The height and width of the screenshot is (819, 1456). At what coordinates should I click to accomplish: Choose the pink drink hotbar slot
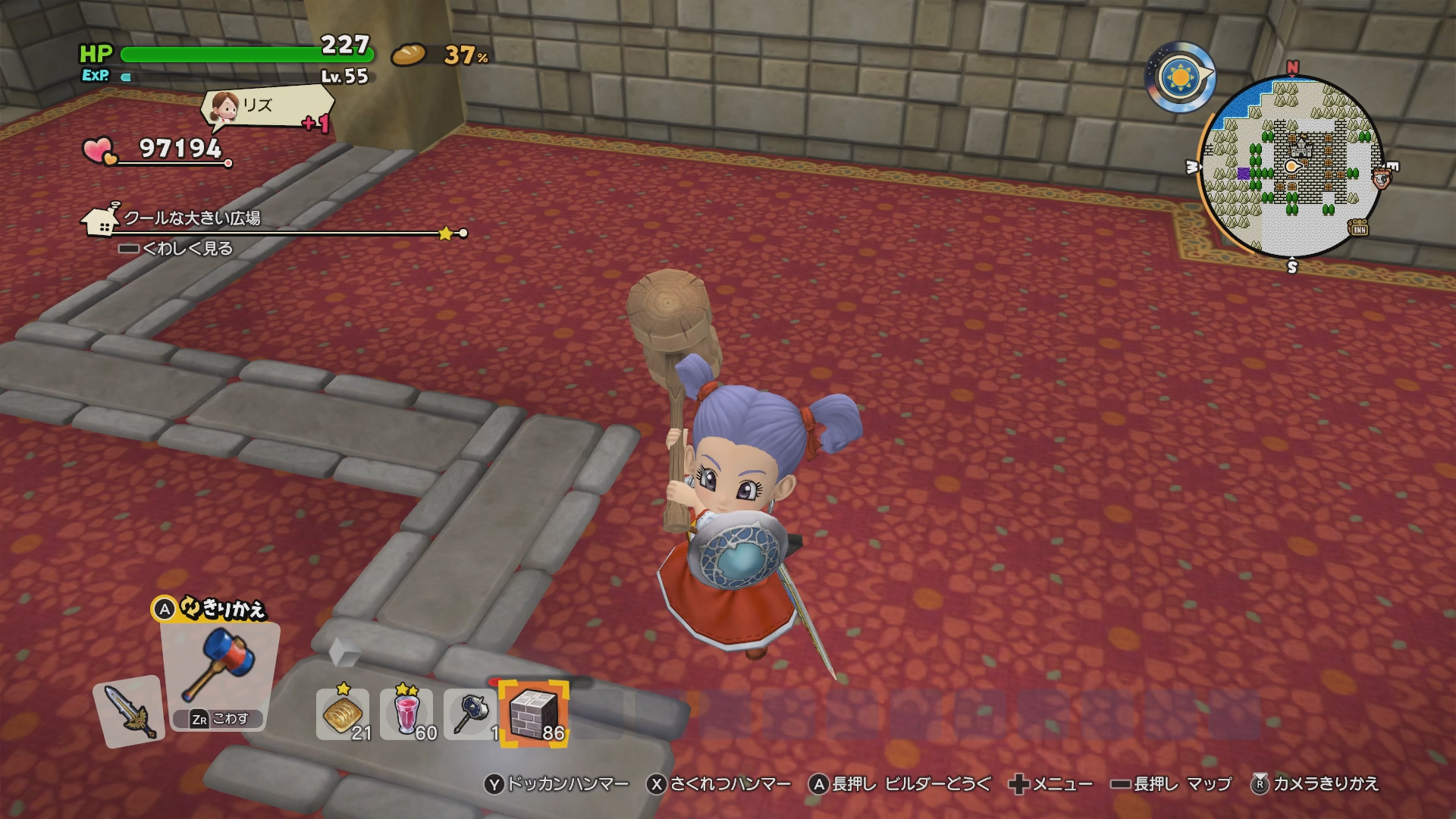pyautogui.click(x=406, y=714)
